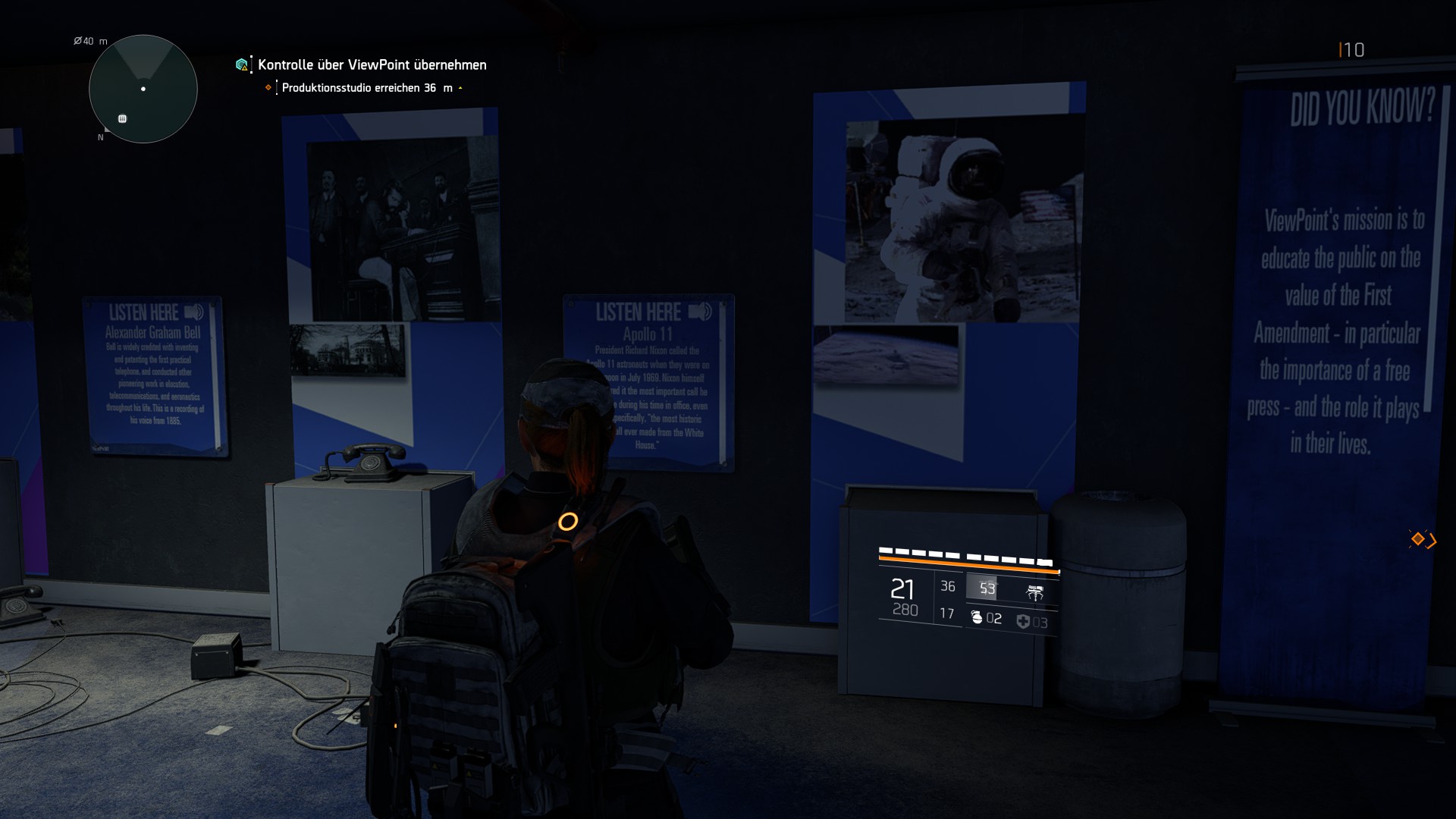This screenshot has width=1456, height=819.
Task: Toggle the grid icon on the minimap
Action: click(x=121, y=118)
